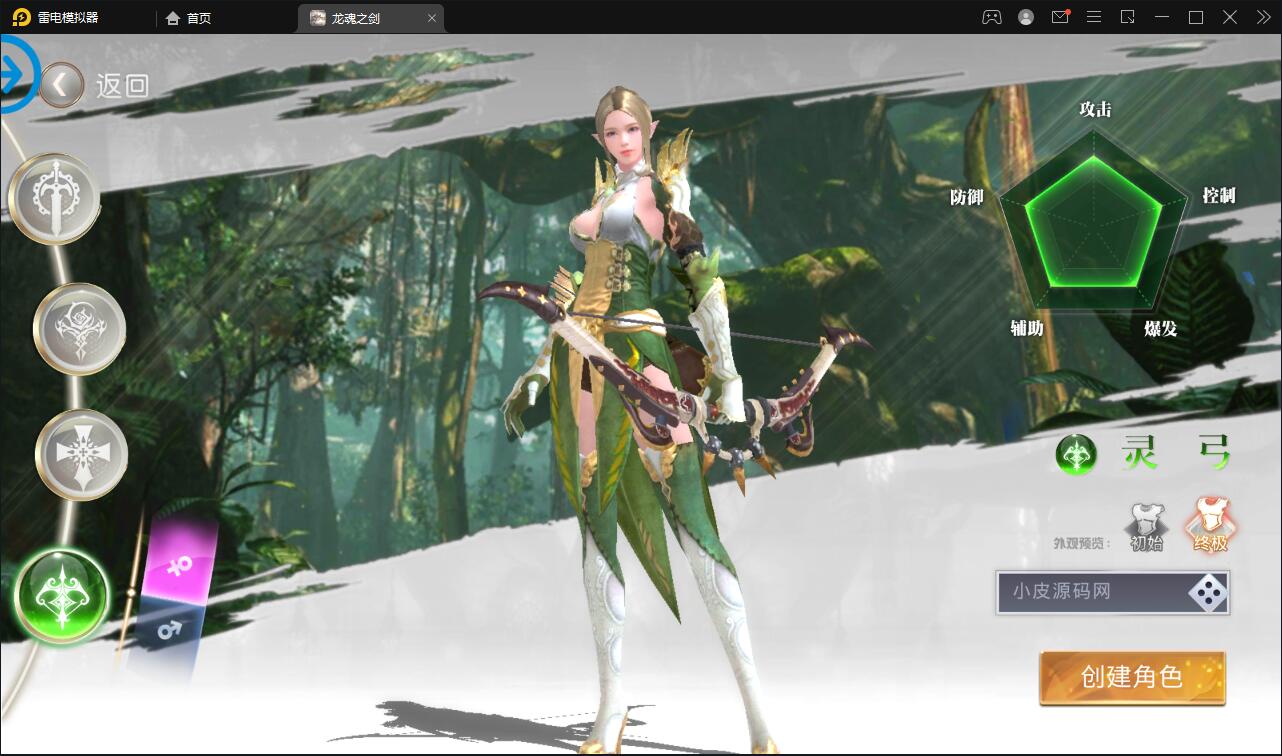Viewport: 1282px width, 756px height.
Task: Select the glowing green 灵弓 bow class icon
Action: [x=60, y=596]
